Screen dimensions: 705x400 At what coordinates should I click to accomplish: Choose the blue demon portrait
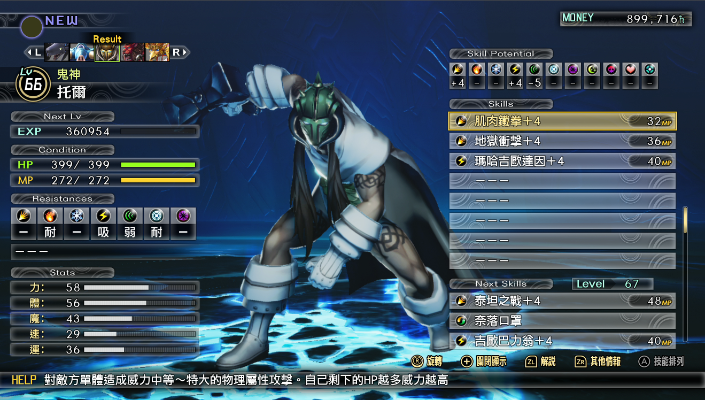pyautogui.click(x=83, y=52)
